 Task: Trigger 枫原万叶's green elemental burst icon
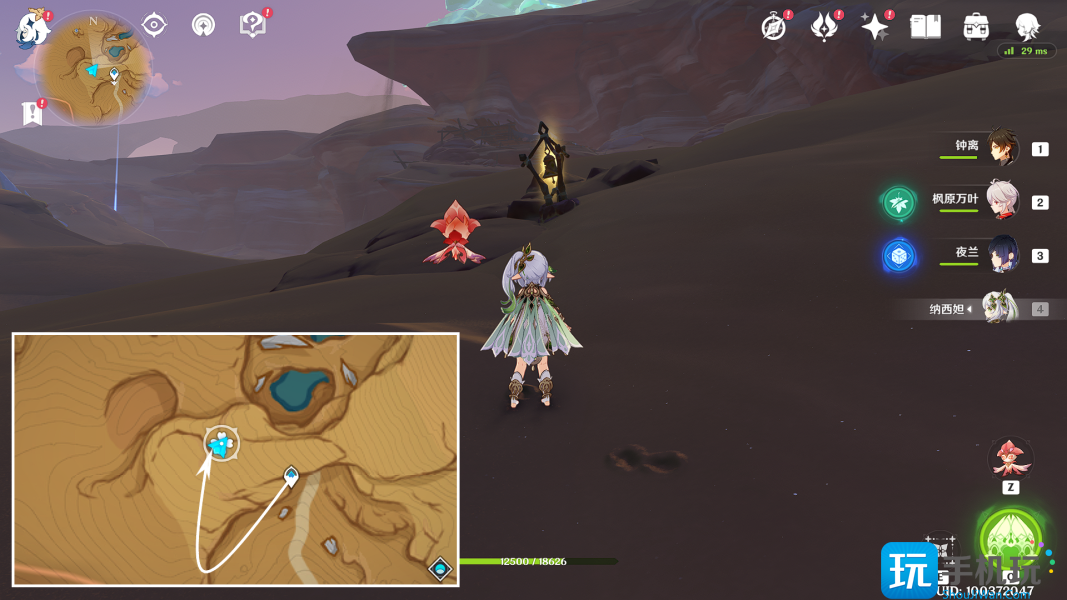899,203
